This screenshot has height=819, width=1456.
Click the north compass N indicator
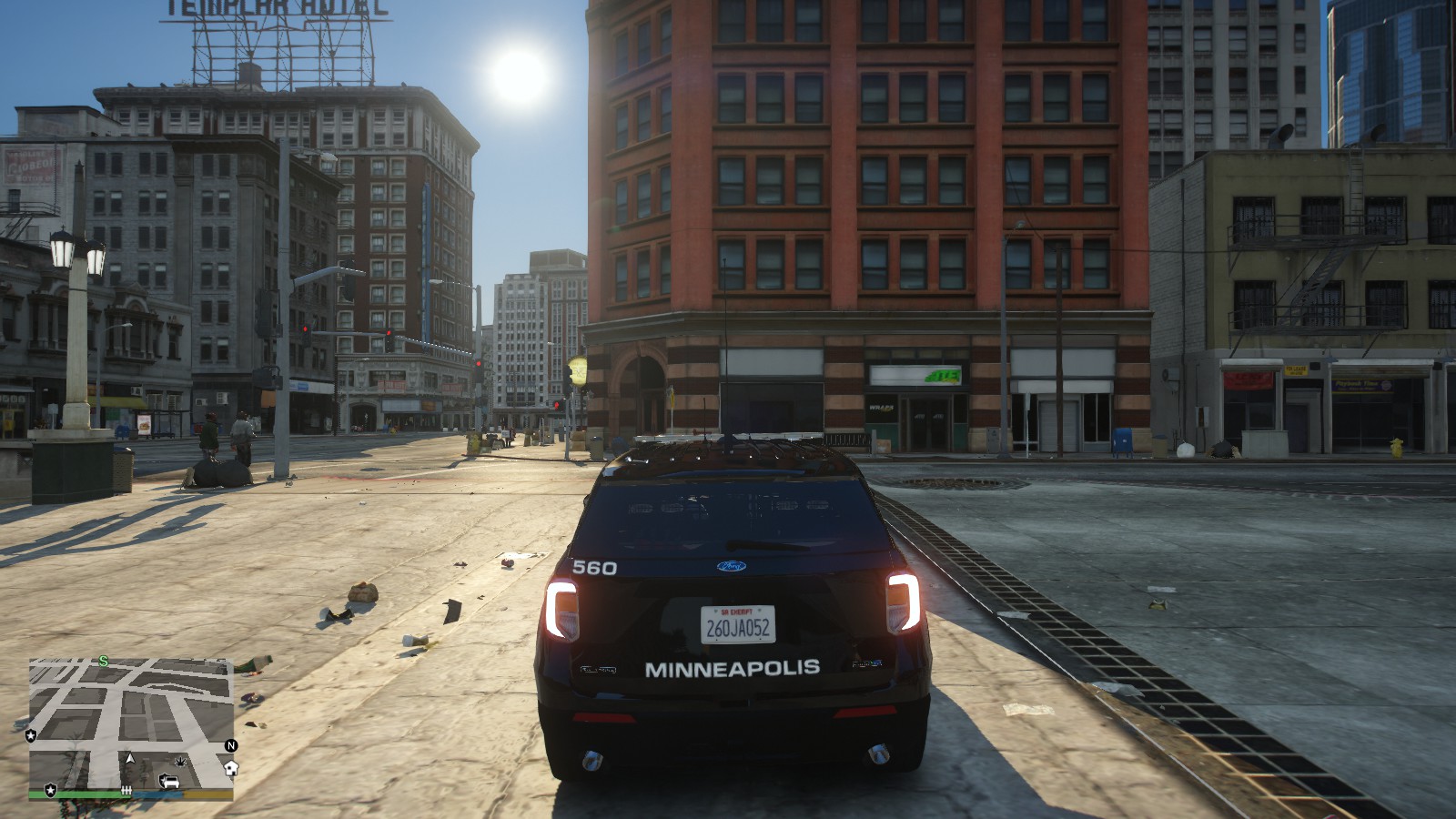[231, 745]
